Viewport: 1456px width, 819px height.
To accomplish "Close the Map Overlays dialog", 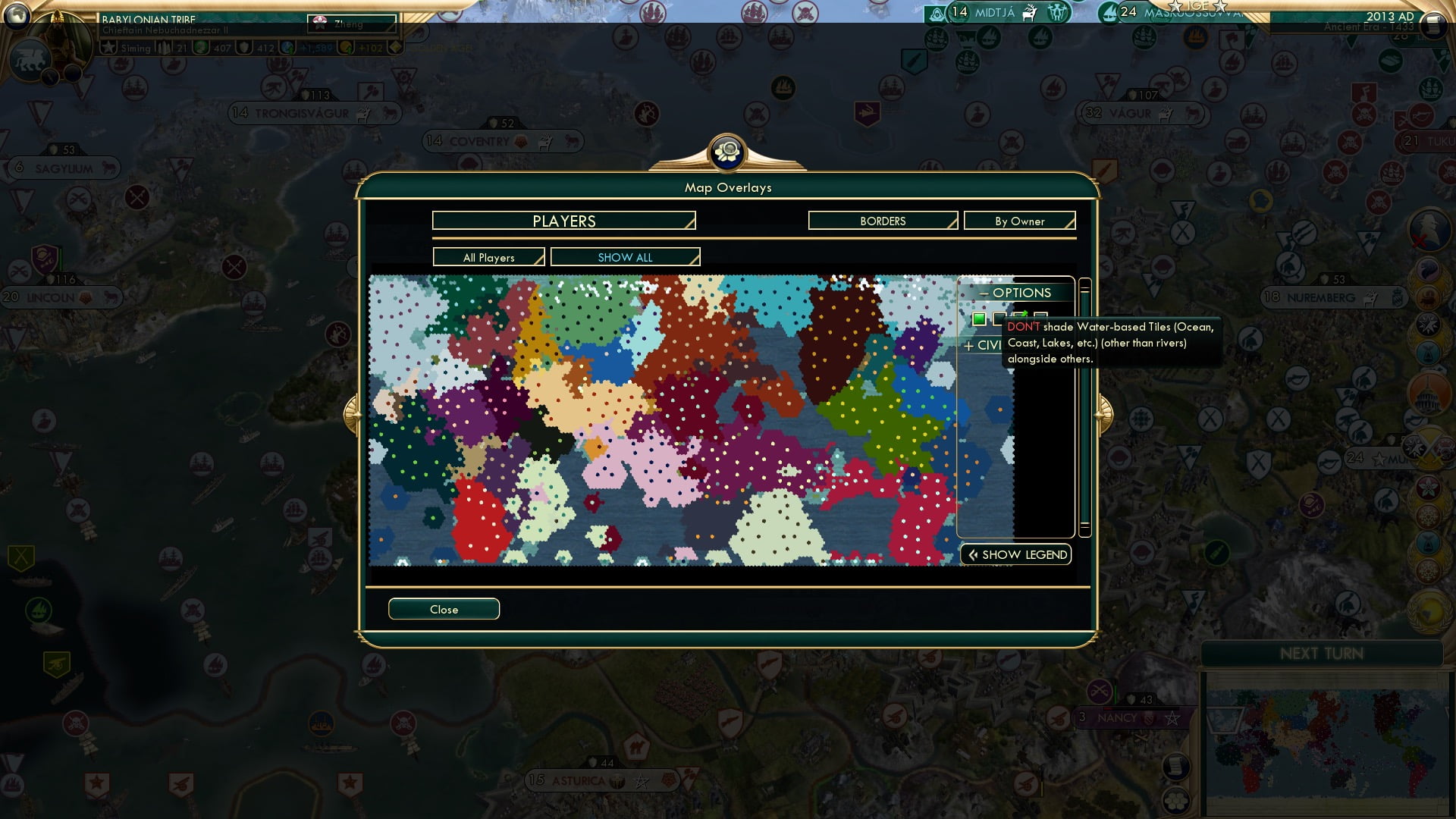I will click(x=444, y=609).
